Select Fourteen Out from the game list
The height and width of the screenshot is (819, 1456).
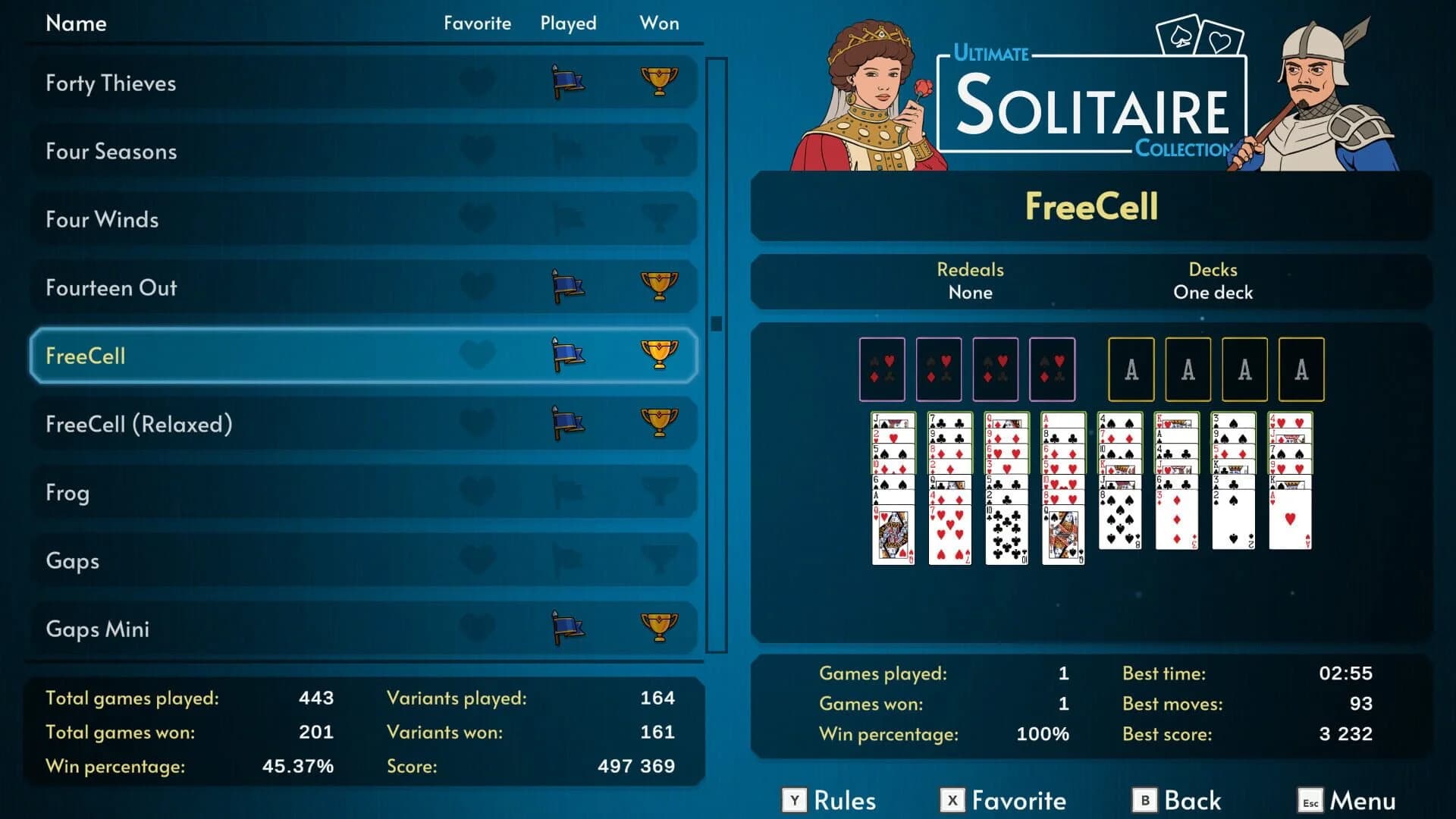pyautogui.click(x=227, y=287)
